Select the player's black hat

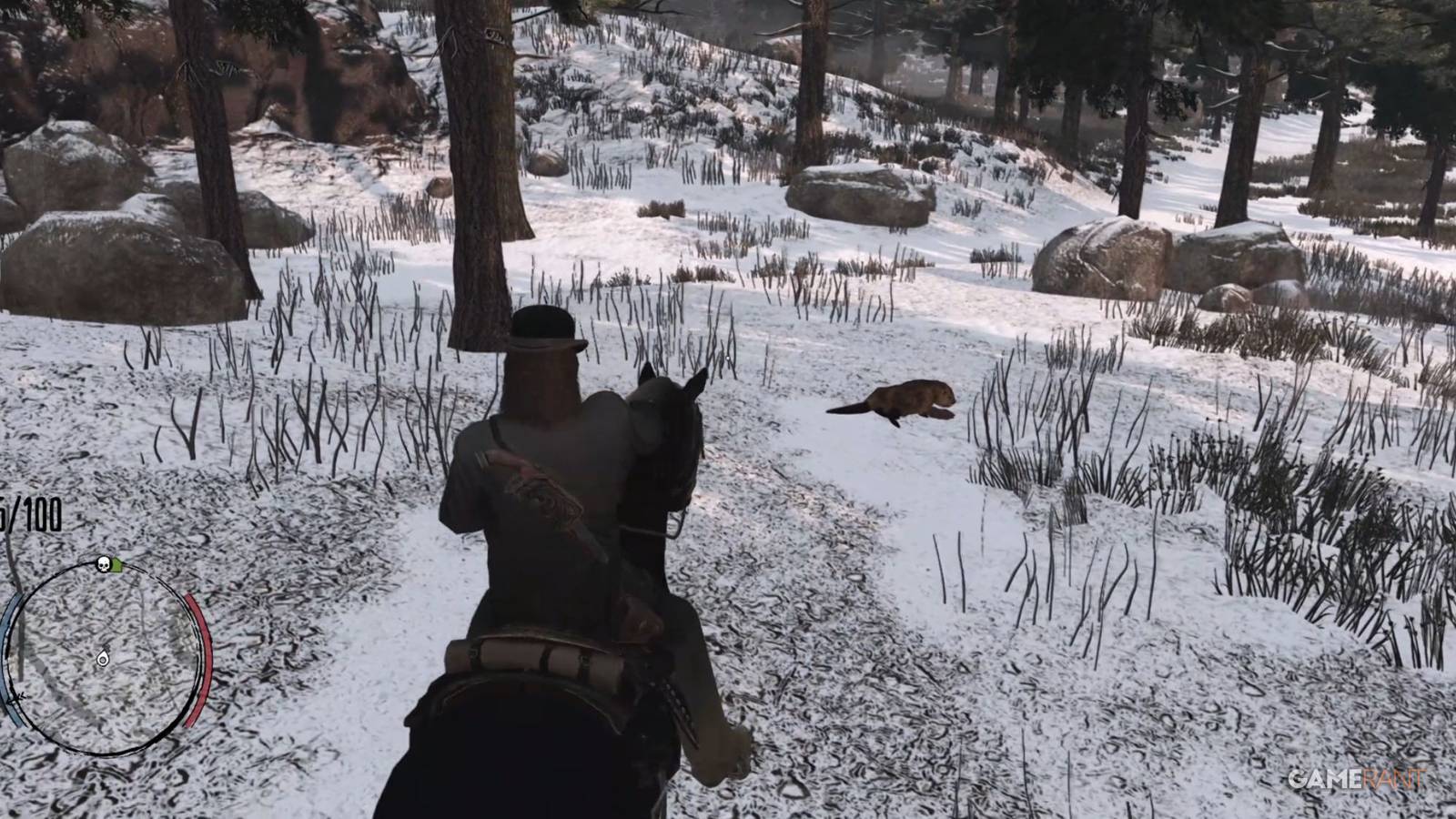click(x=540, y=337)
